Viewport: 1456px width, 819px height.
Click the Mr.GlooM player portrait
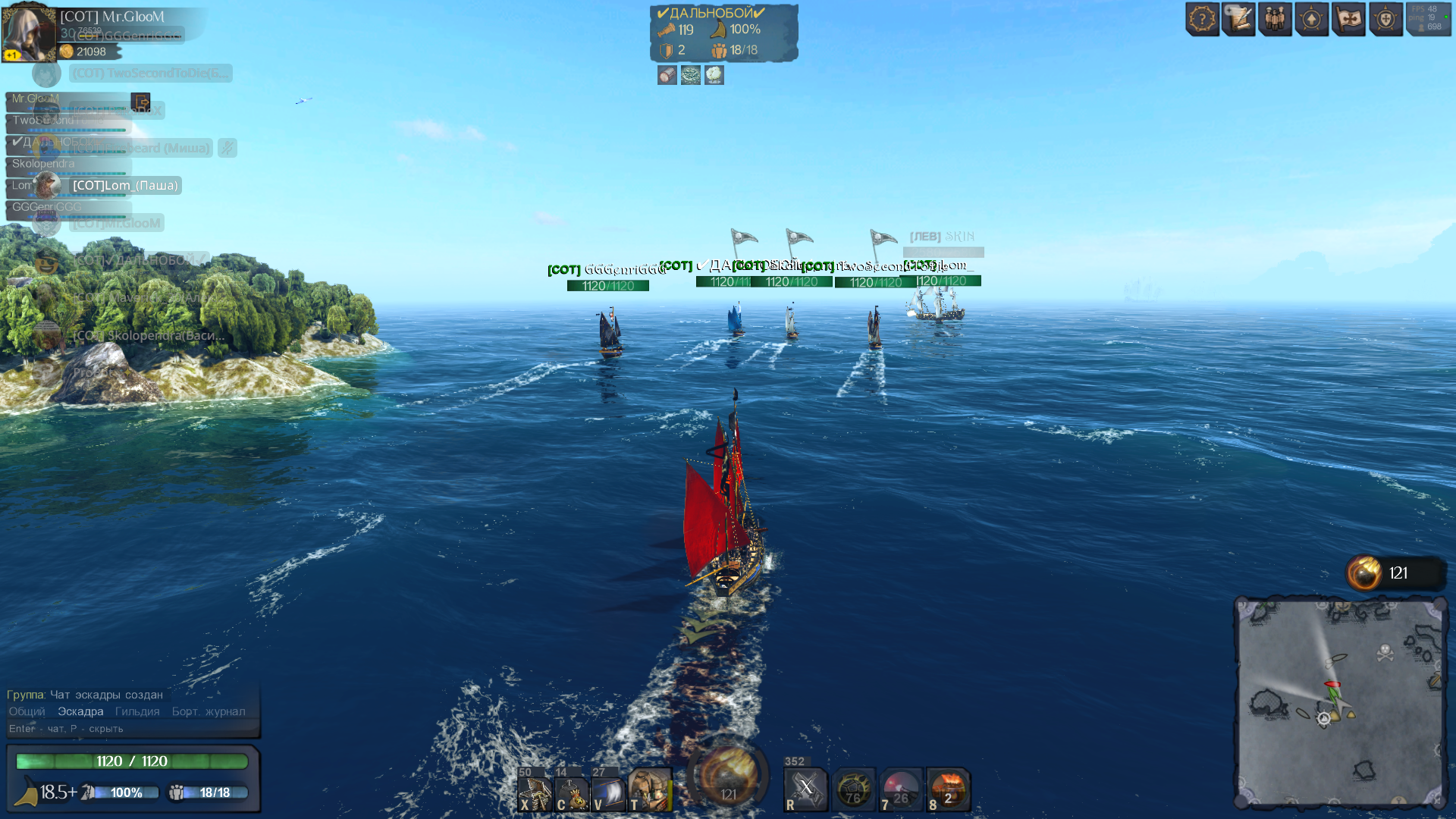click(29, 32)
